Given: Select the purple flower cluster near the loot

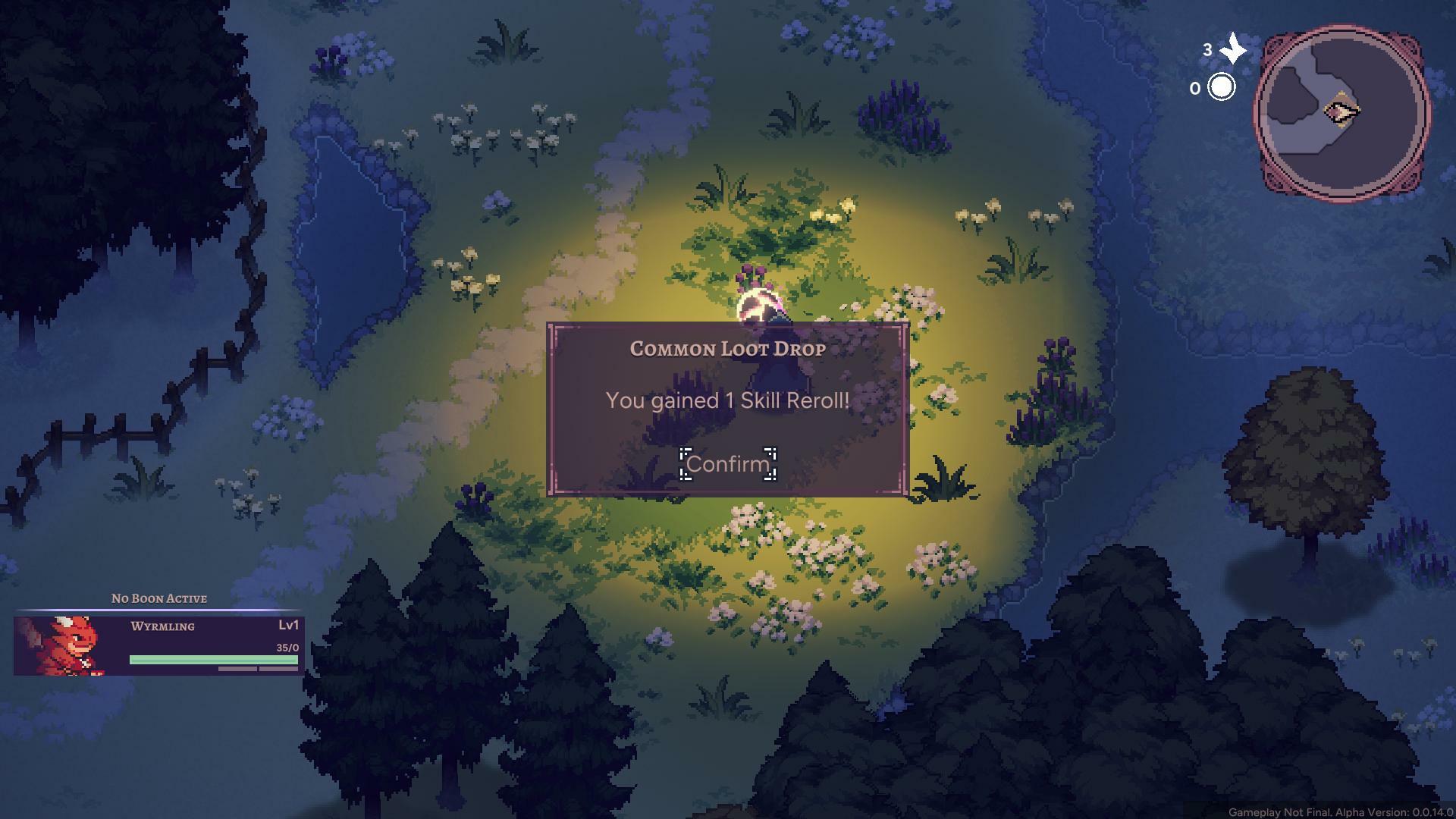Looking at the screenshot, I should tap(751, 278).
